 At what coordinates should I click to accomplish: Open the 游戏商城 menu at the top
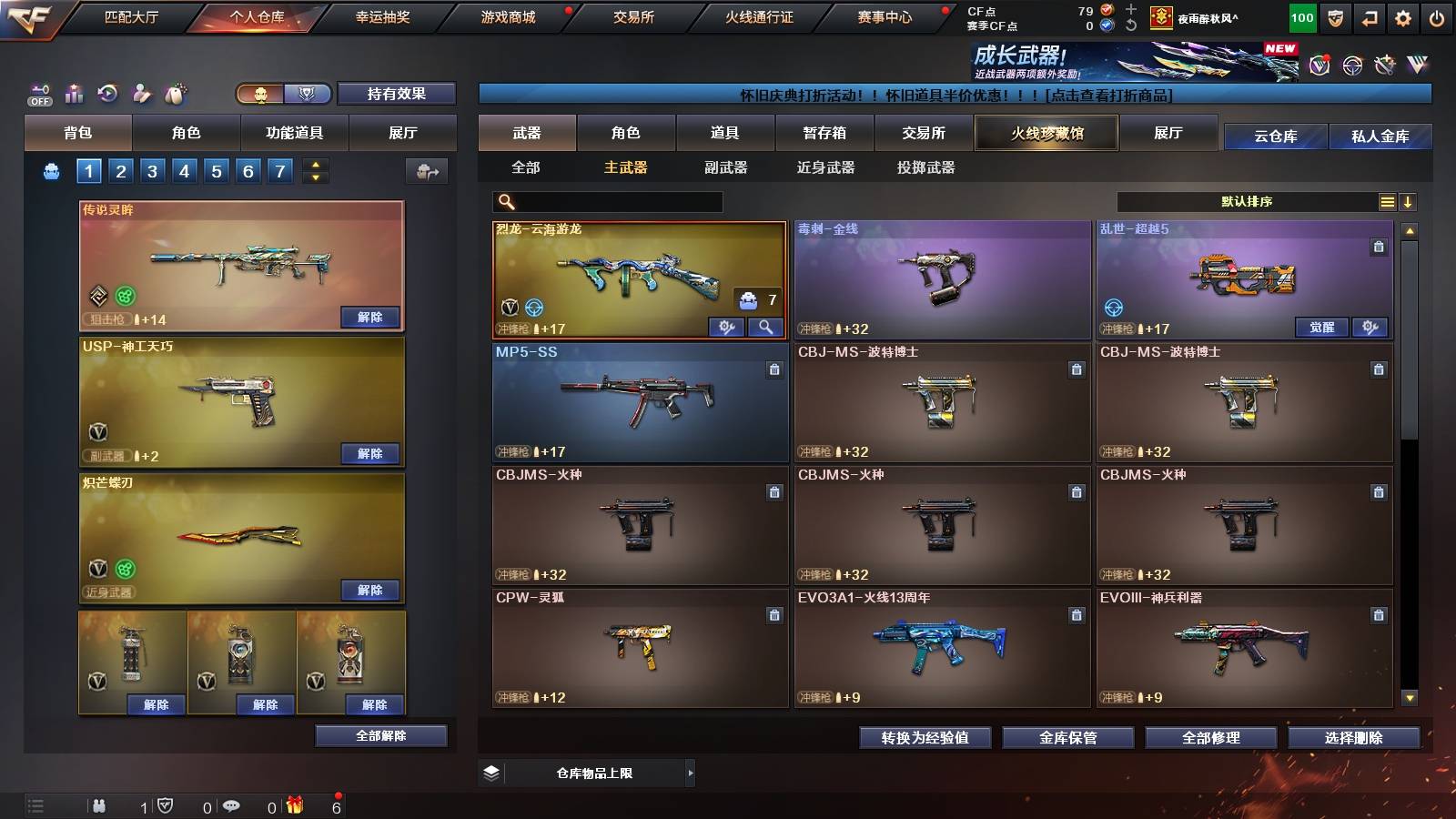507,16
